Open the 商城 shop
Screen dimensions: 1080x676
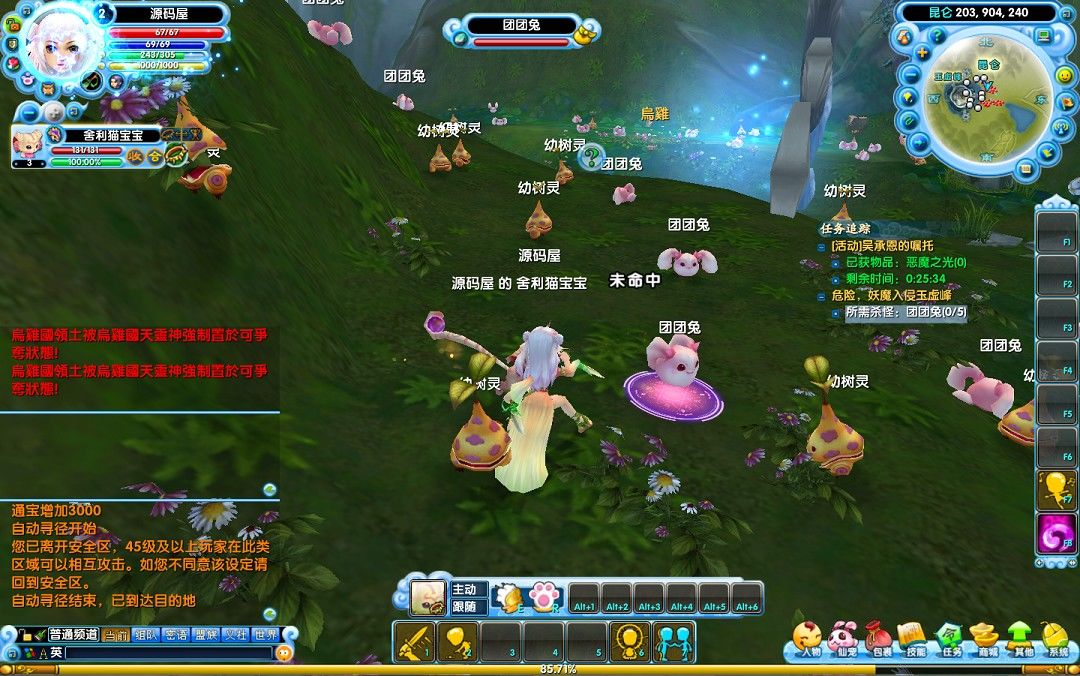point(986,639)
